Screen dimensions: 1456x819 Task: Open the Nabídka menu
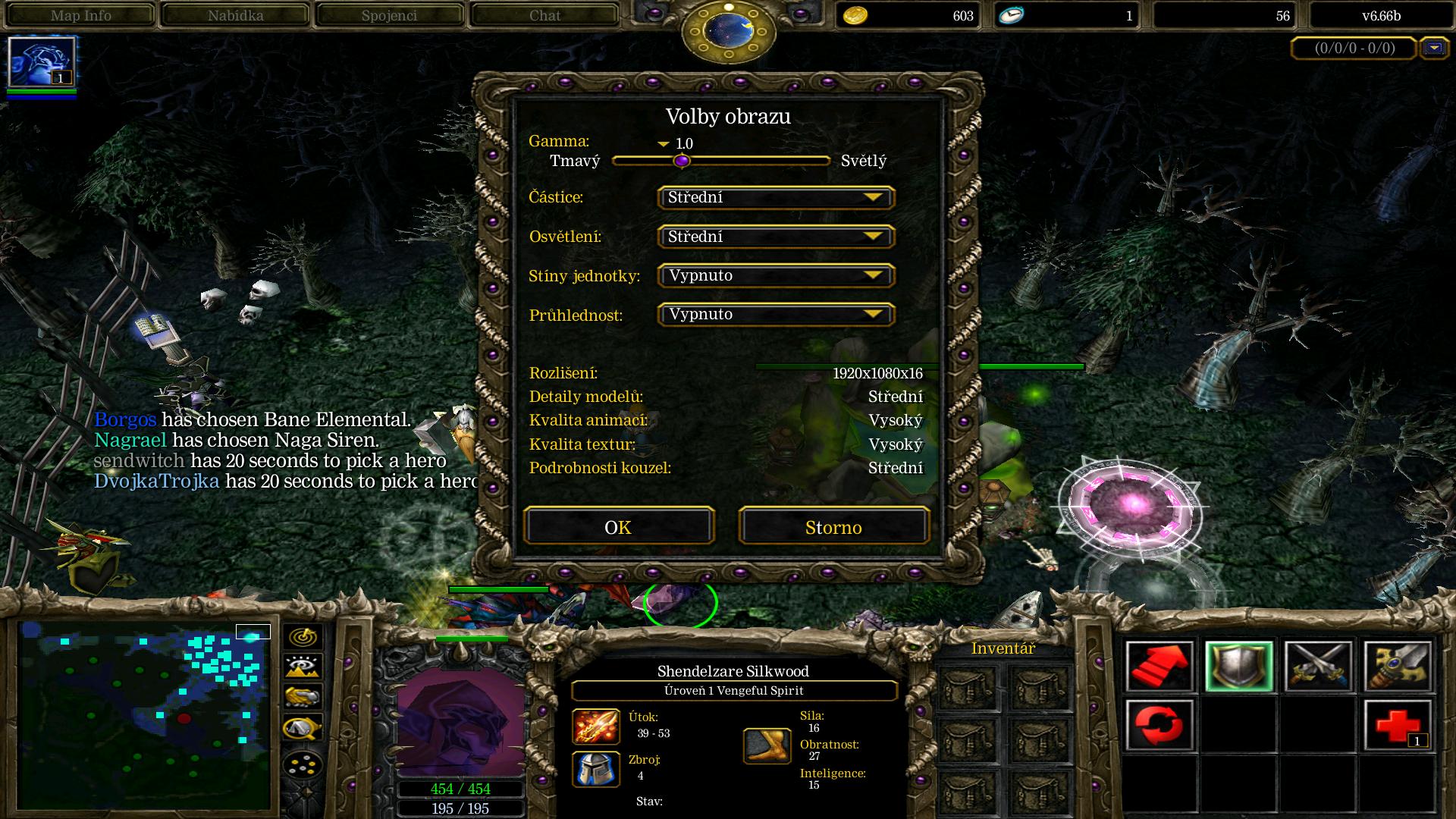235,15
